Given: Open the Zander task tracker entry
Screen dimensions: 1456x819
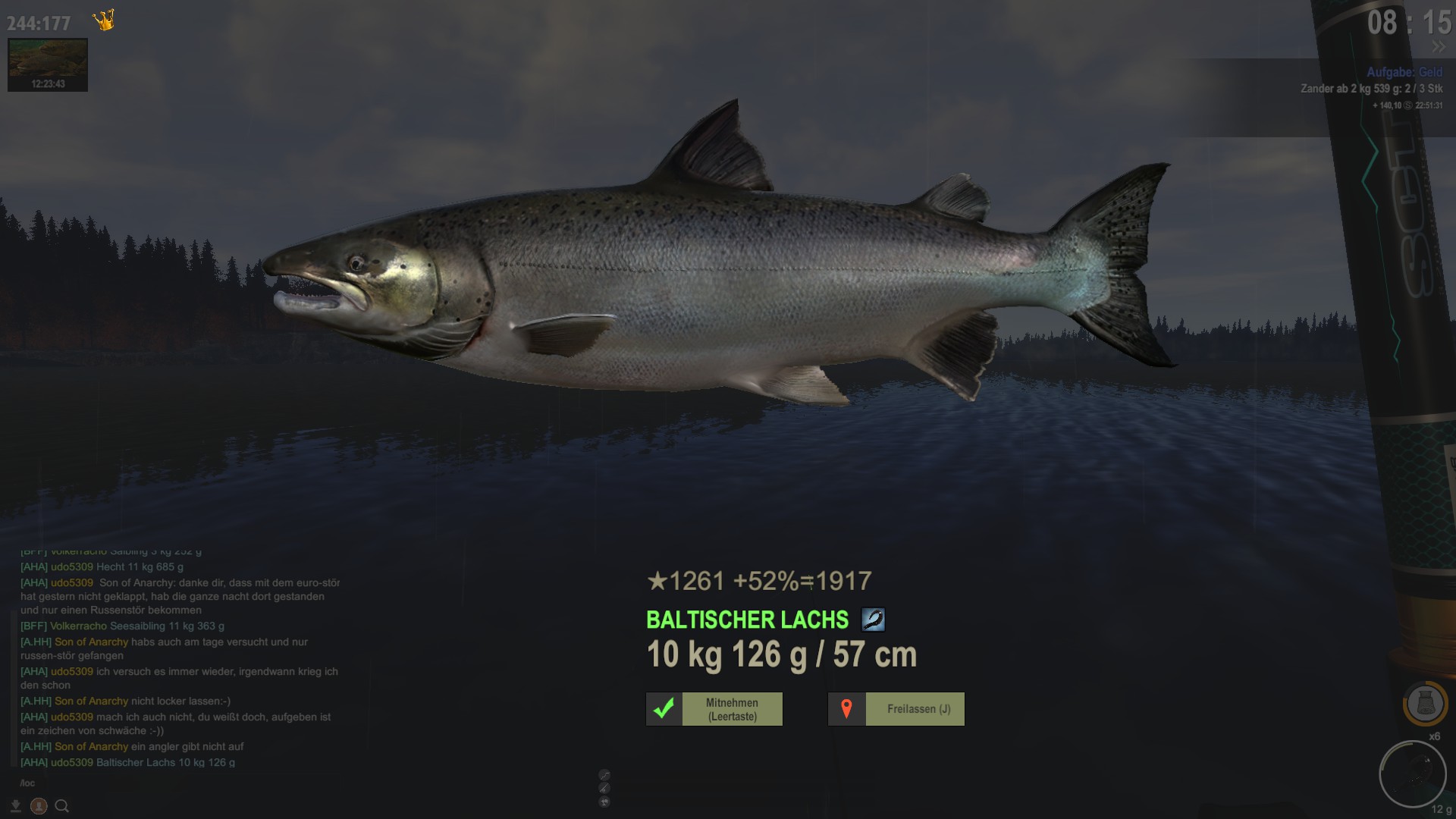Looking at the screenshot, I should 1371,89.
